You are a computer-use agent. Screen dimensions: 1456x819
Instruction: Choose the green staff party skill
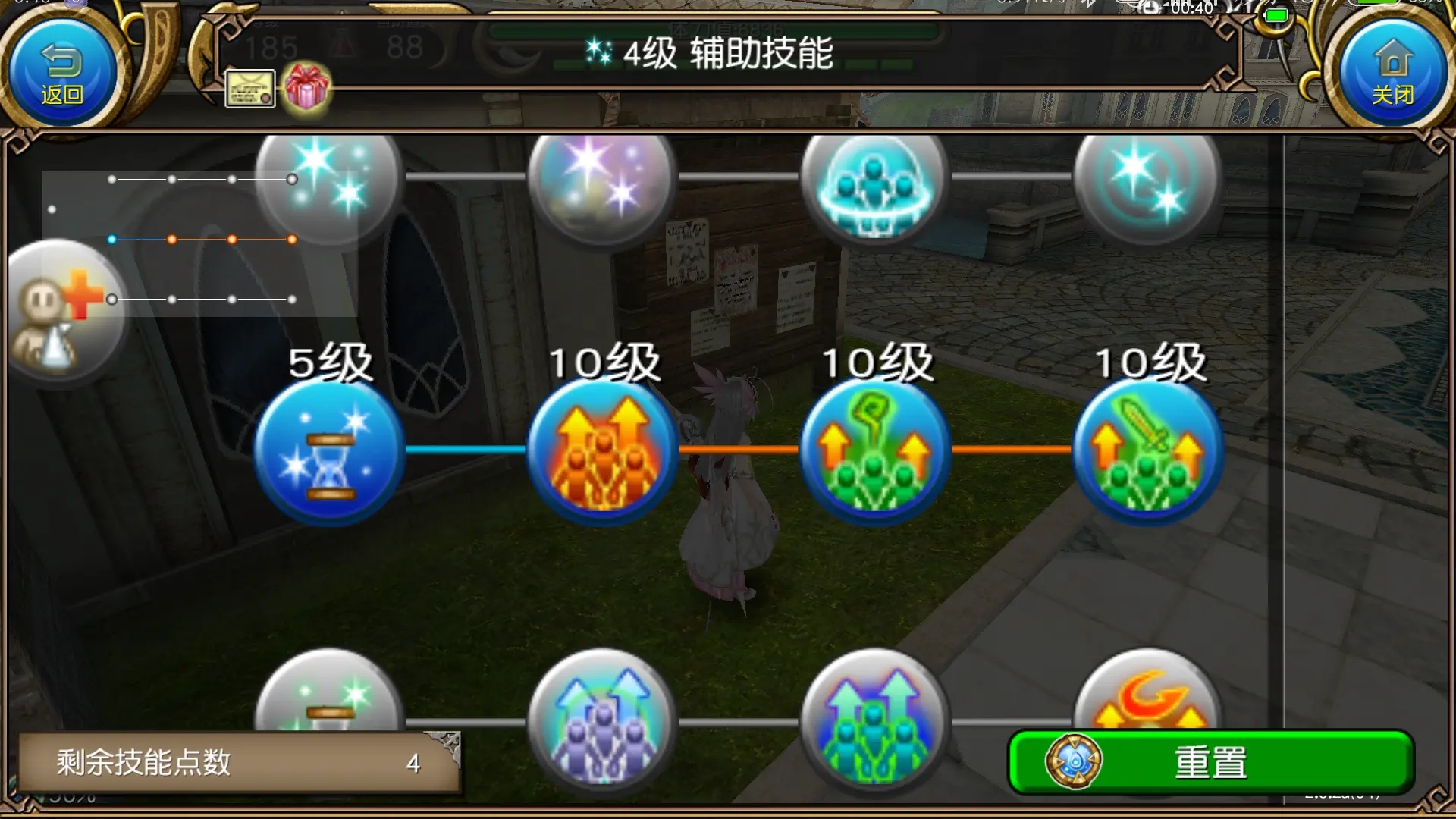[876, 451]
